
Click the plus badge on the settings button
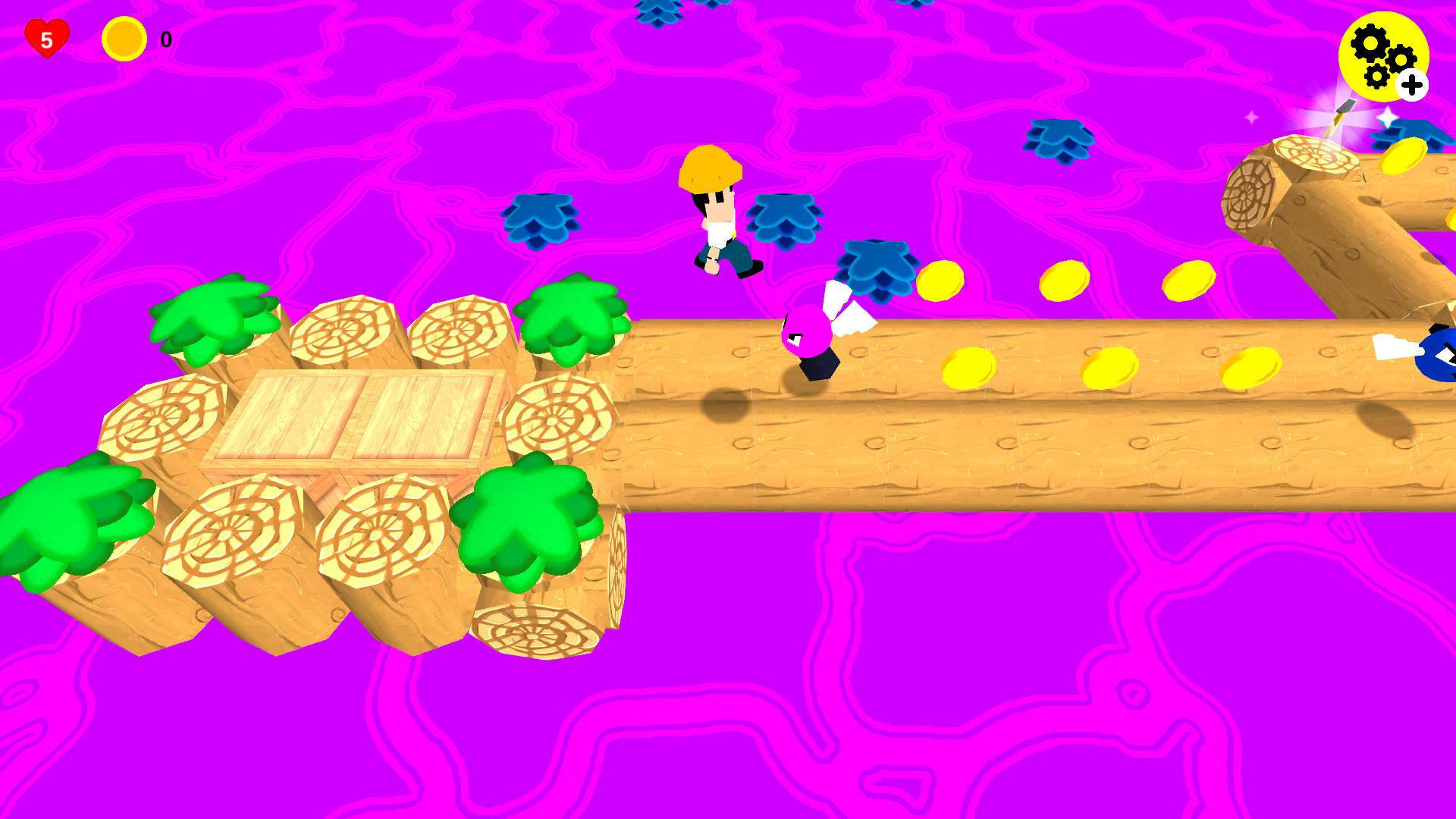[x=1410, y=85]
